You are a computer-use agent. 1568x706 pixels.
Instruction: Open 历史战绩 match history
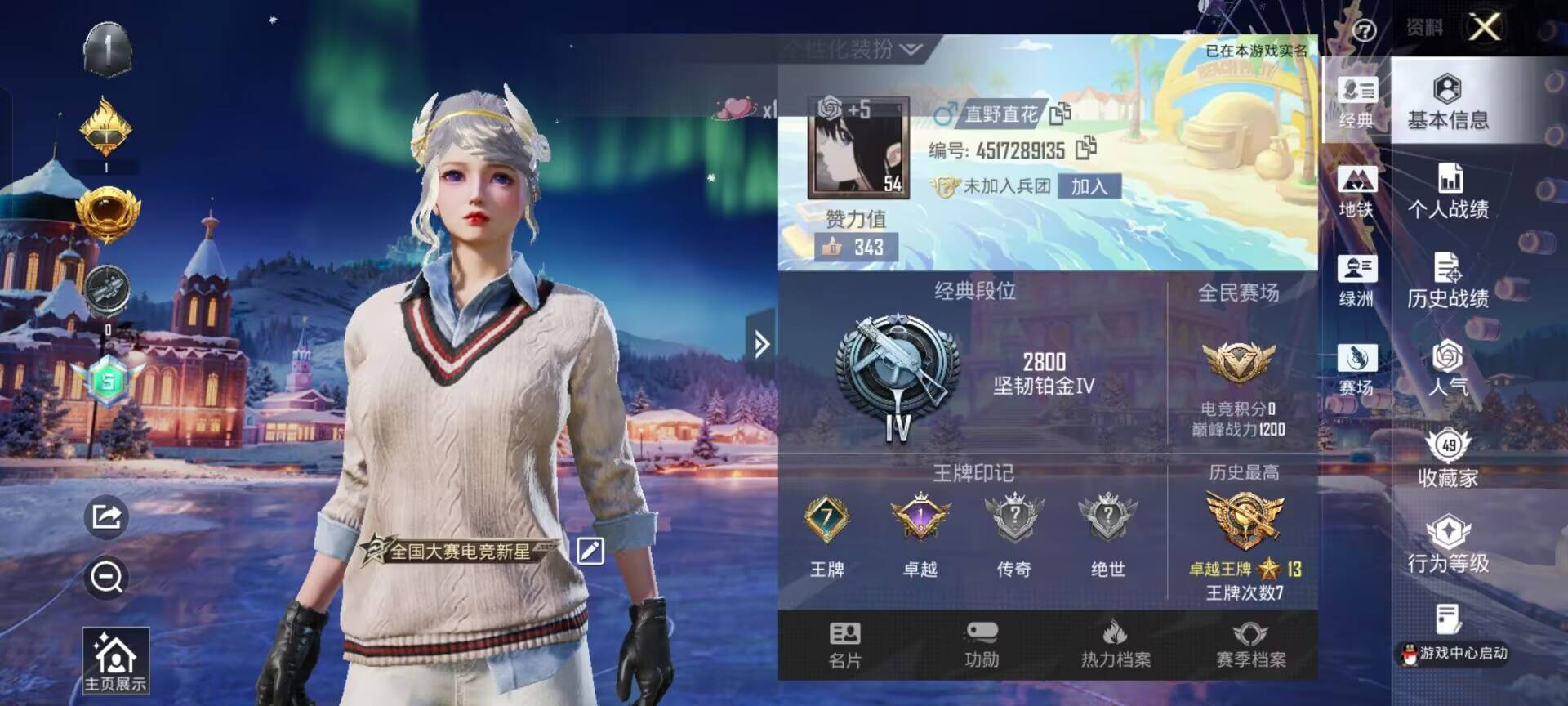click(x=1447, y=281)
